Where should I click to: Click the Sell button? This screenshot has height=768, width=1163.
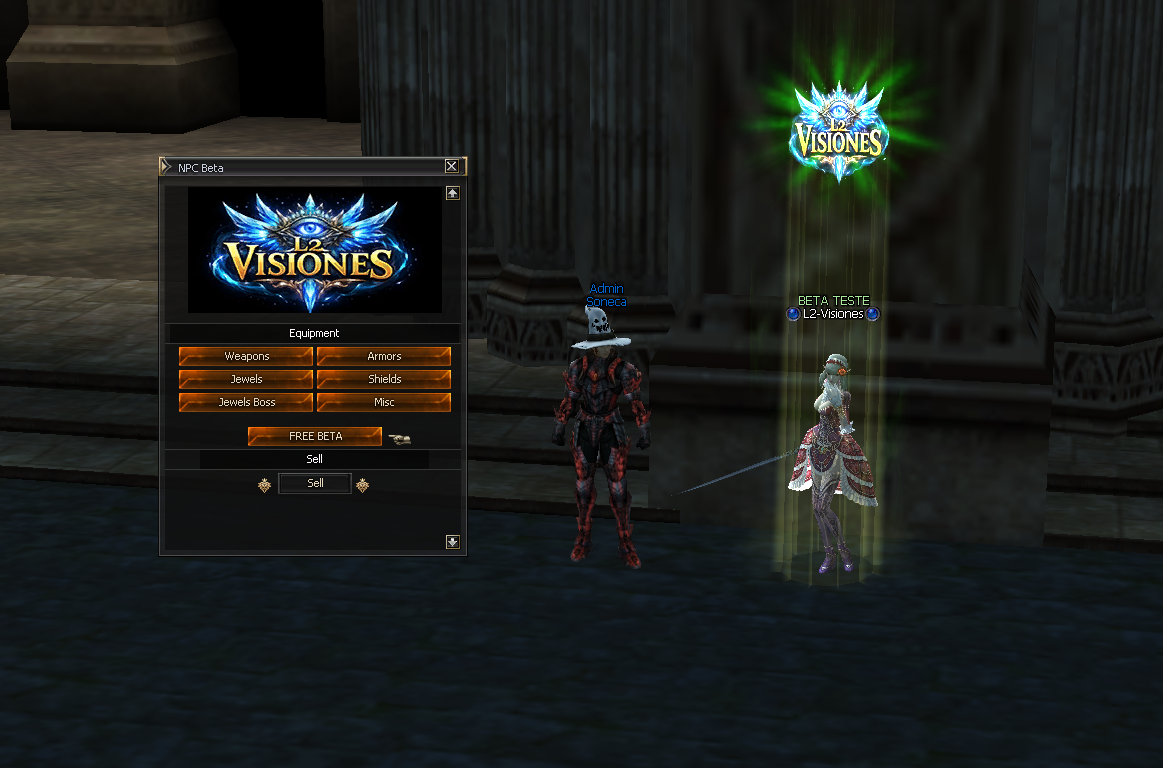point(315,483)
